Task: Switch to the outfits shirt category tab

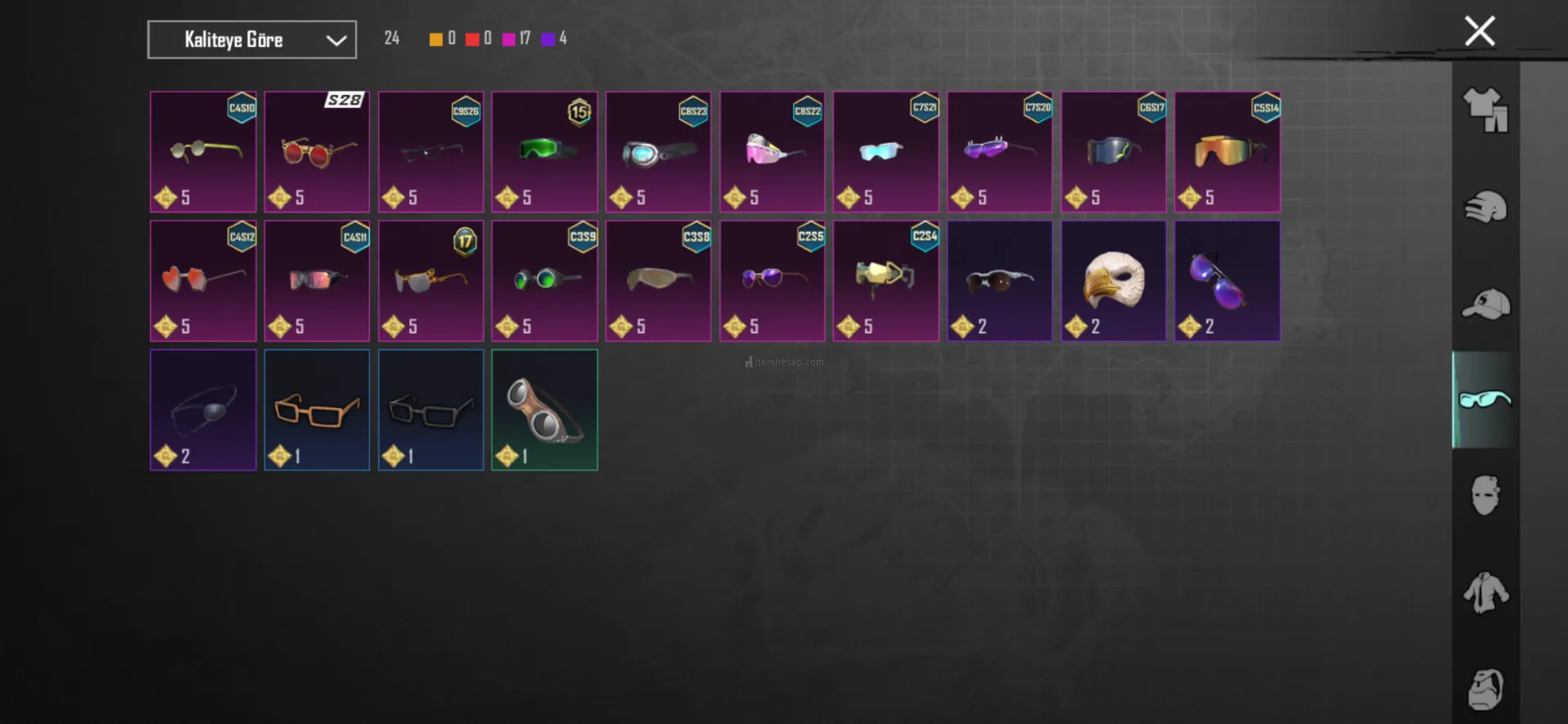Action: (x=1485, y=110)
